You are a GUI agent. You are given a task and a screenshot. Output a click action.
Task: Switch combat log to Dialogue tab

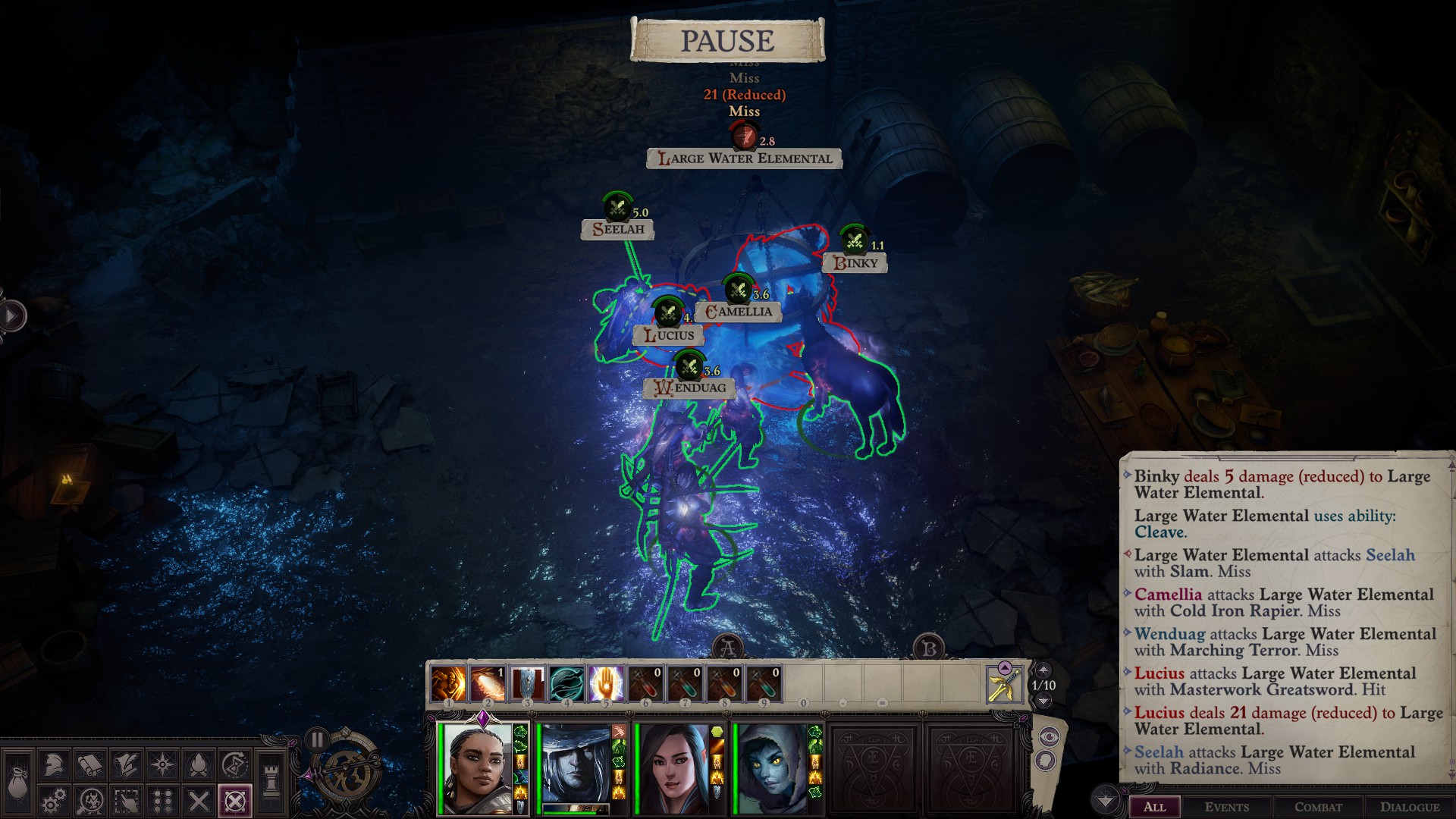click(1409, 807)
